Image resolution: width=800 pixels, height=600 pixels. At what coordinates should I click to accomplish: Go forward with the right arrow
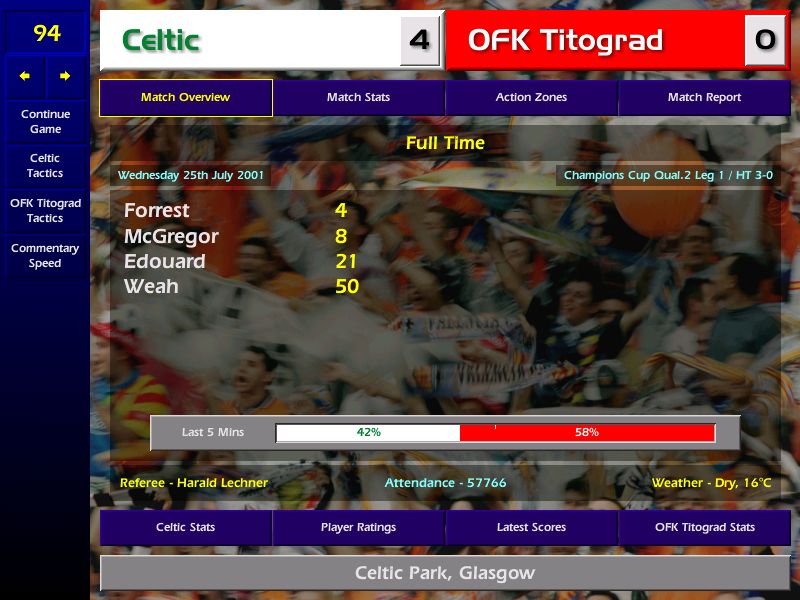65,76
